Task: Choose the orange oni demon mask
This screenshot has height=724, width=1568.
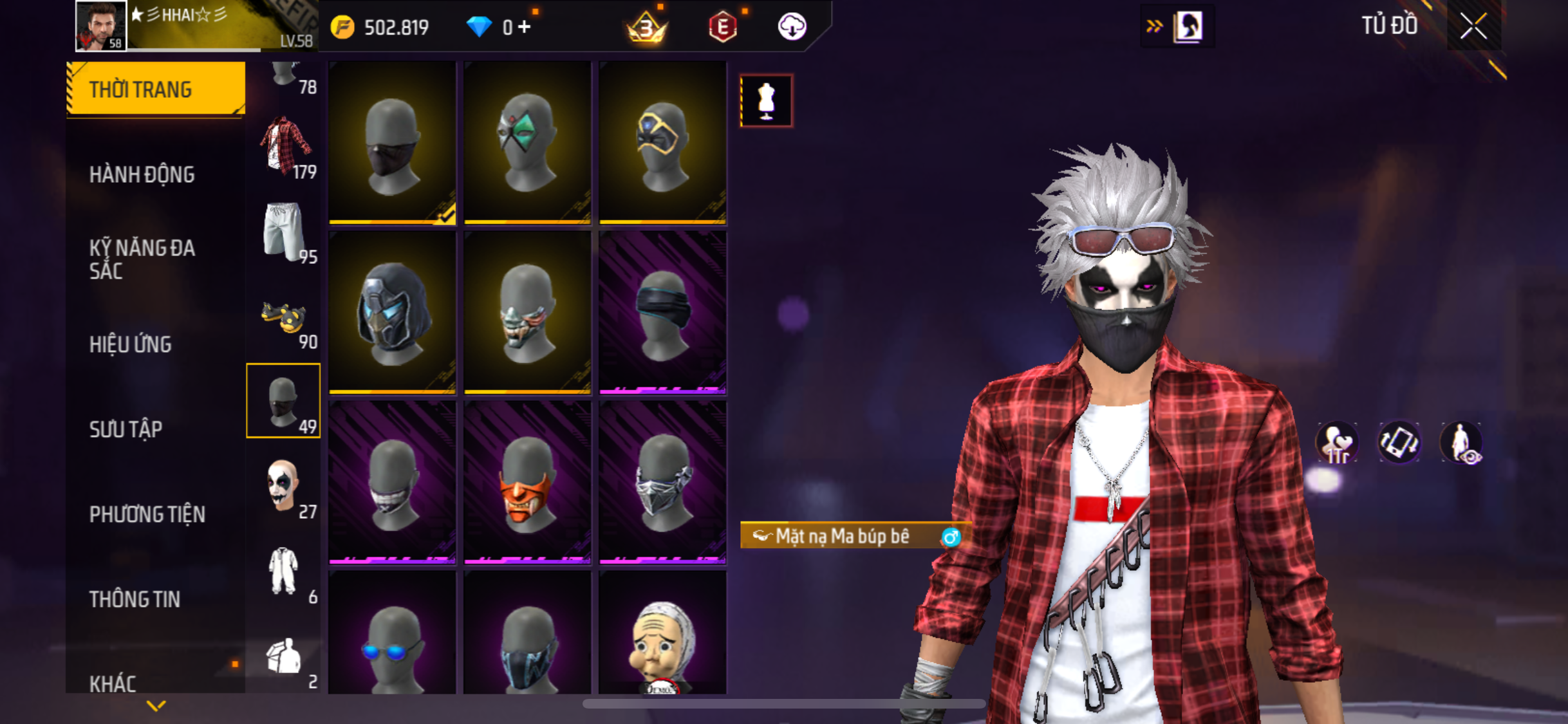Action: pyautogui.click(x=527, y=483)
